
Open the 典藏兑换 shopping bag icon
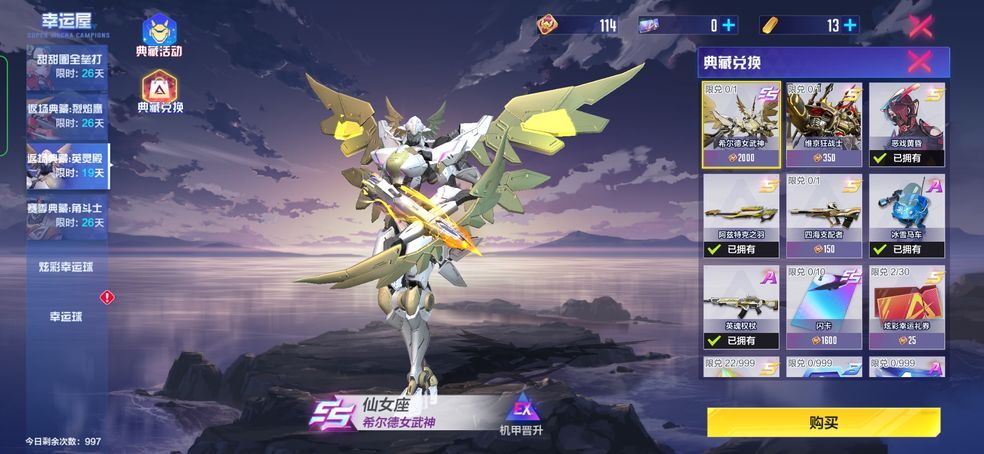click(160, 92)
